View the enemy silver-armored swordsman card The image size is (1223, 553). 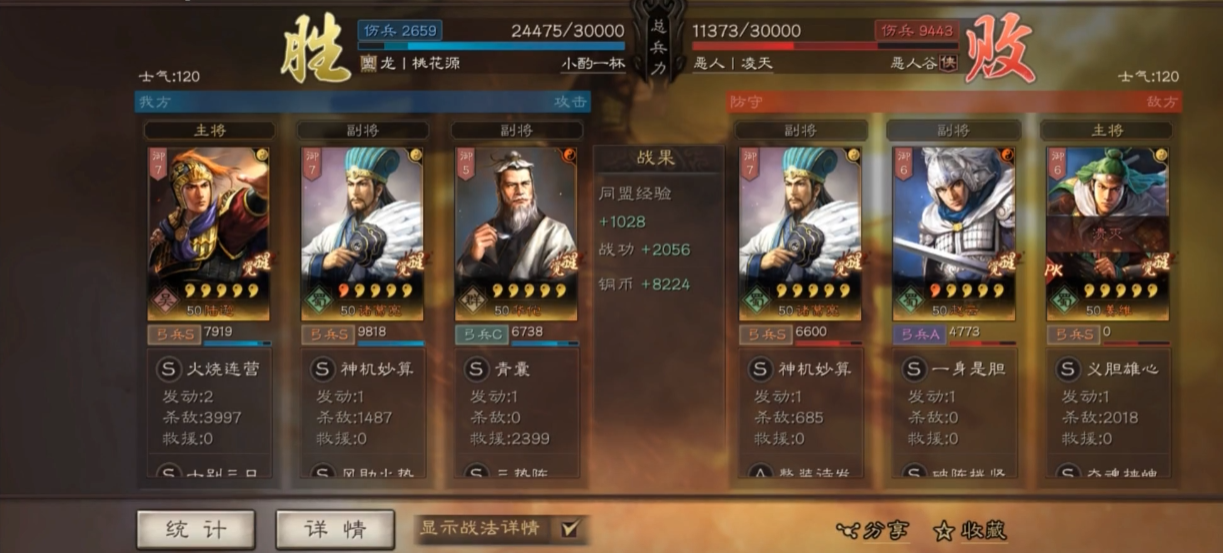tap(953, 232)
